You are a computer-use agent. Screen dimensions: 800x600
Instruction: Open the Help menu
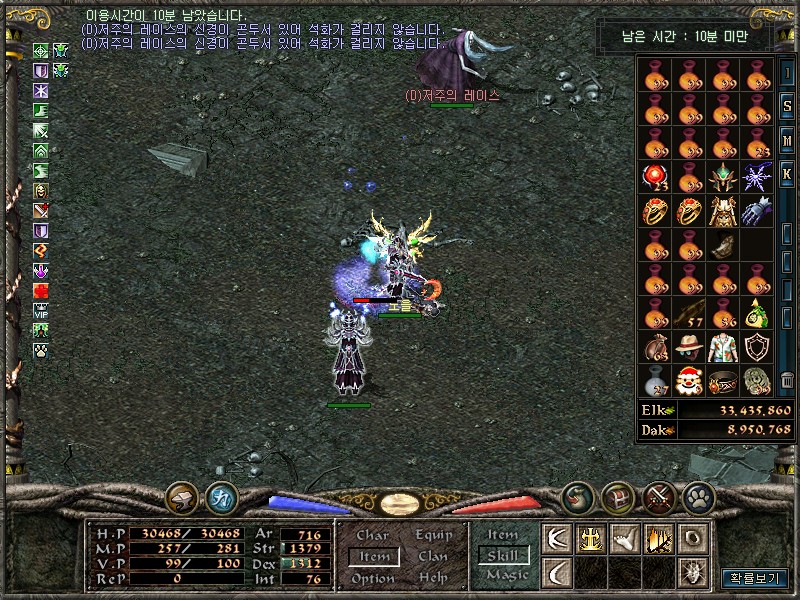pos(433,578)
